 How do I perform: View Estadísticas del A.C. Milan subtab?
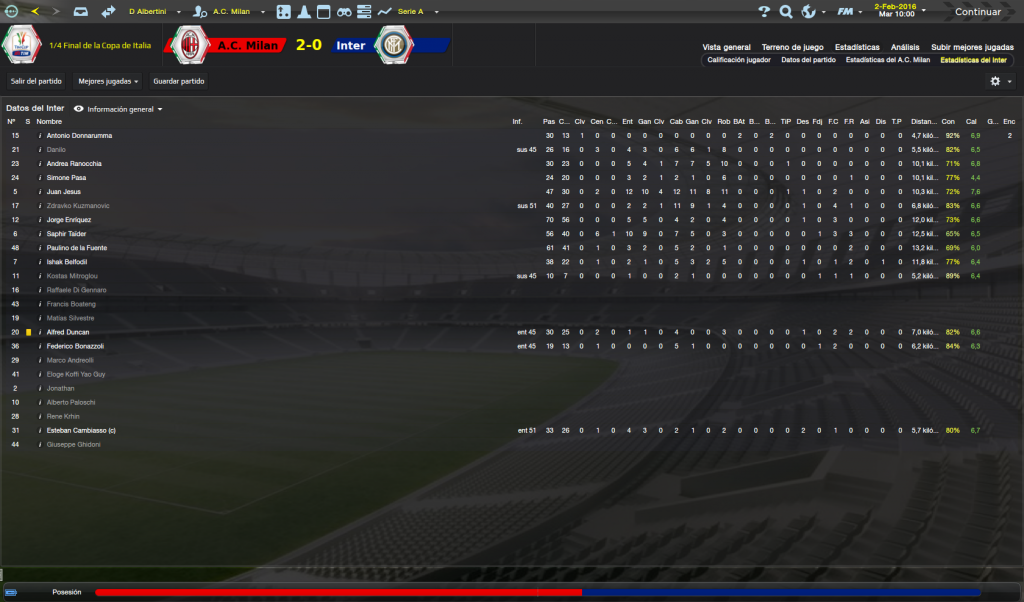coord(888,60)
